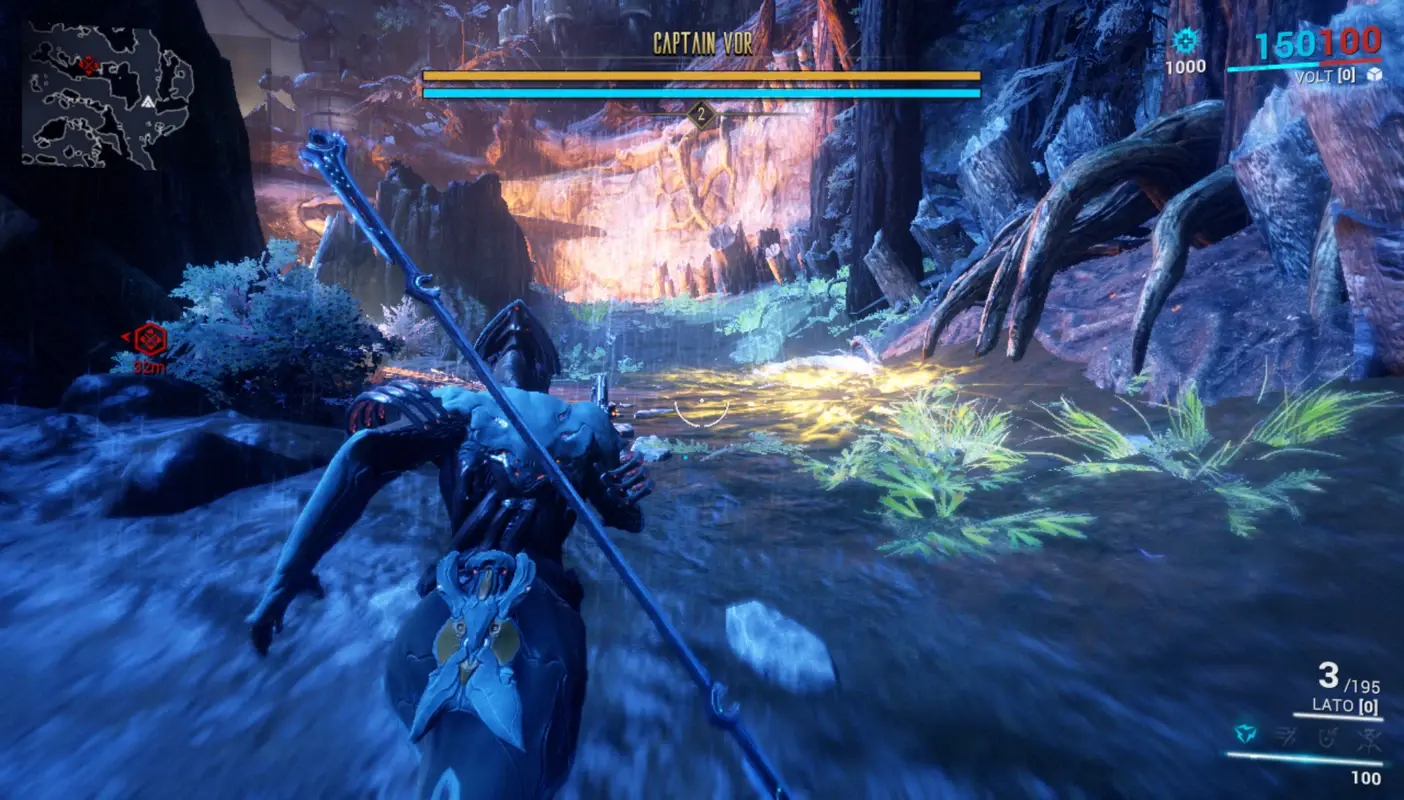Select Volt's Speed ability icon

pyautogui.click(x=1286, y=736)
